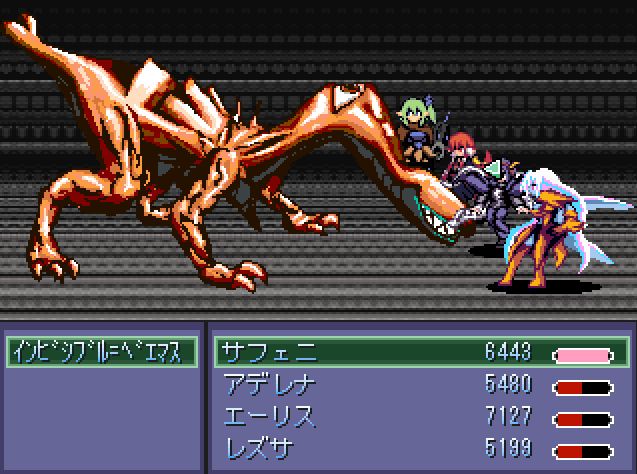Choose アデレナ in the party list
The width and height of the screenshot is (637, 474).
point(420,386)
